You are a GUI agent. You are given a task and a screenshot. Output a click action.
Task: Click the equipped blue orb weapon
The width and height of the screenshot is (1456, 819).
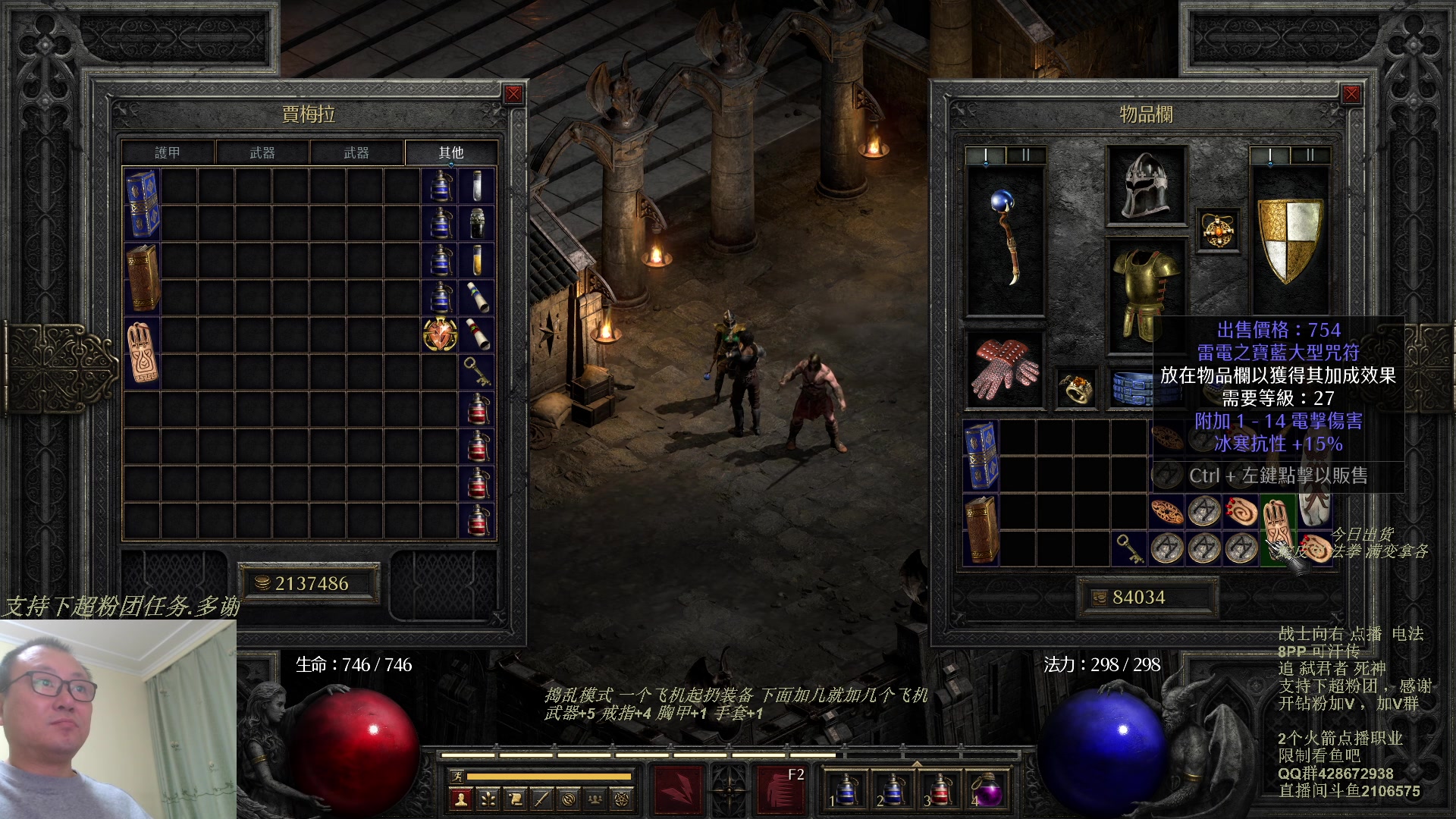coord(1006,239)
